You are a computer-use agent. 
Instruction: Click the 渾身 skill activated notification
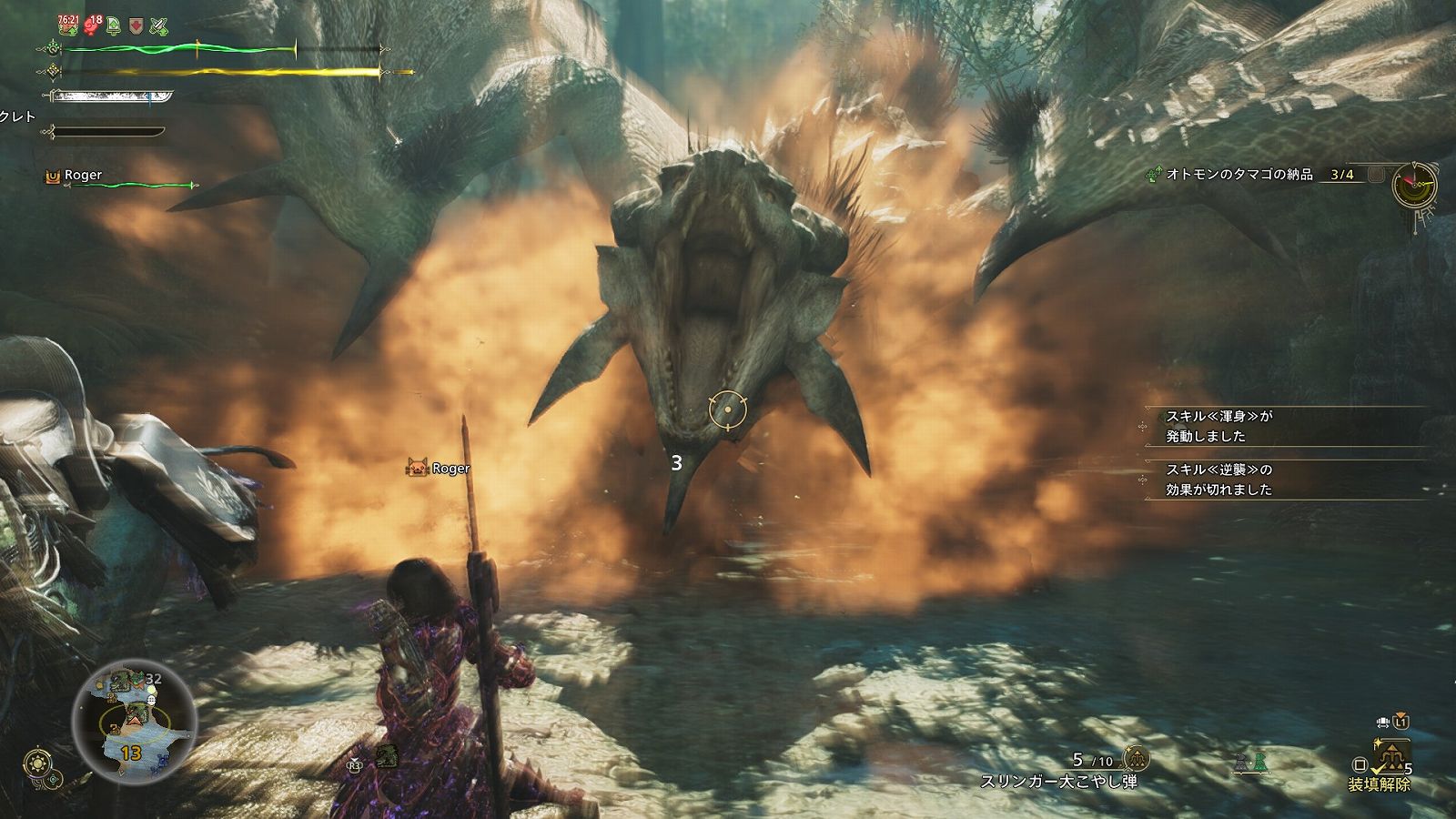click(x=1219, y=426)
